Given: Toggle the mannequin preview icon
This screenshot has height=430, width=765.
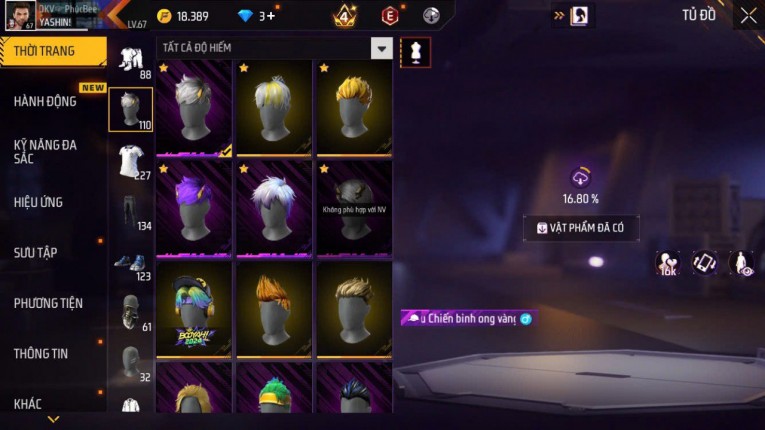Looking at the screenshot, I should coord(415,51).
